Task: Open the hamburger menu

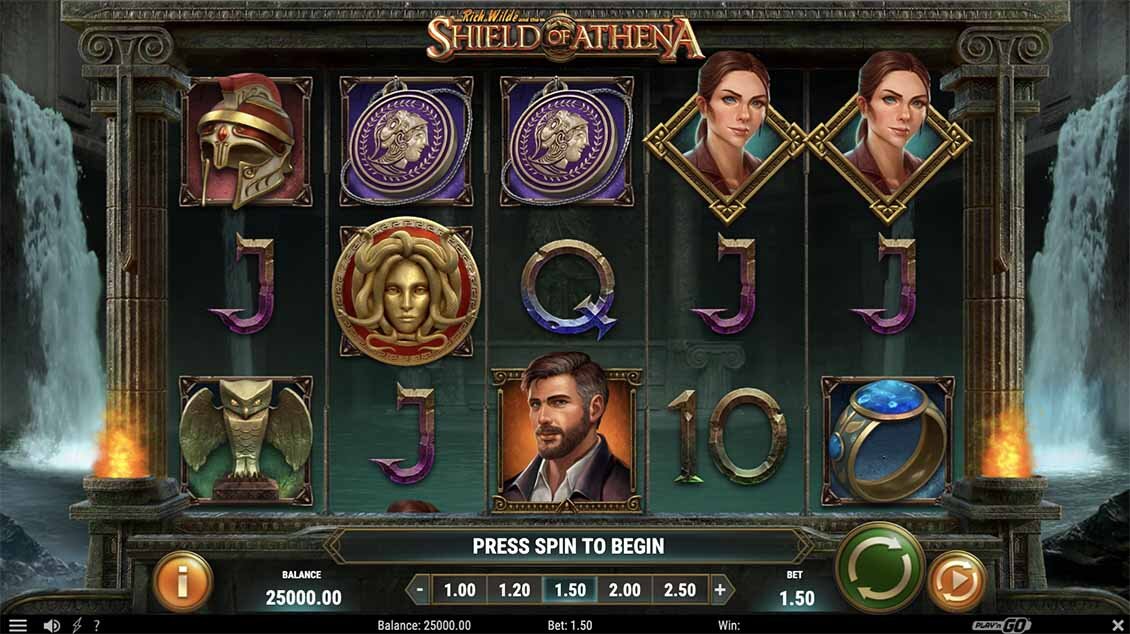Action: 17,625
